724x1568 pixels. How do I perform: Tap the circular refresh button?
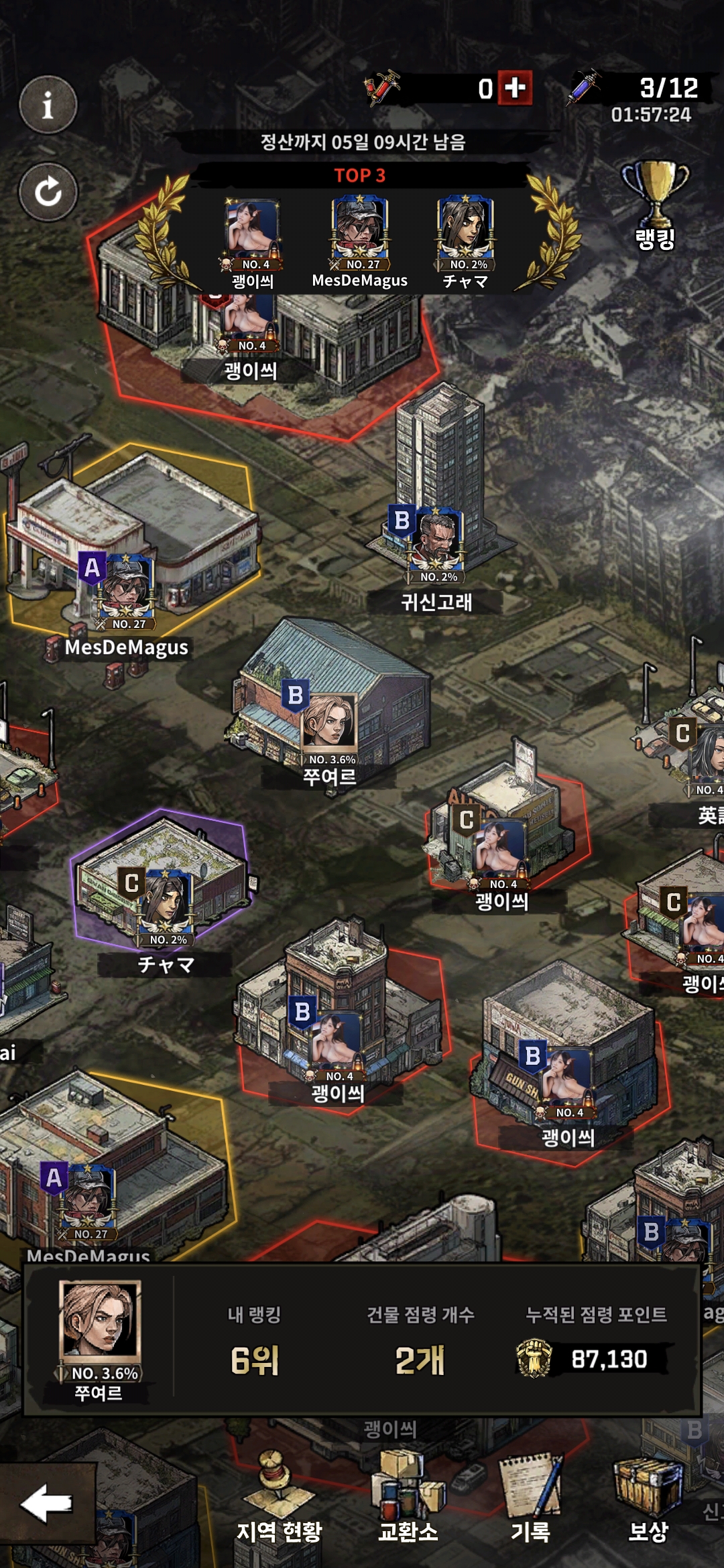click(48, 192)
